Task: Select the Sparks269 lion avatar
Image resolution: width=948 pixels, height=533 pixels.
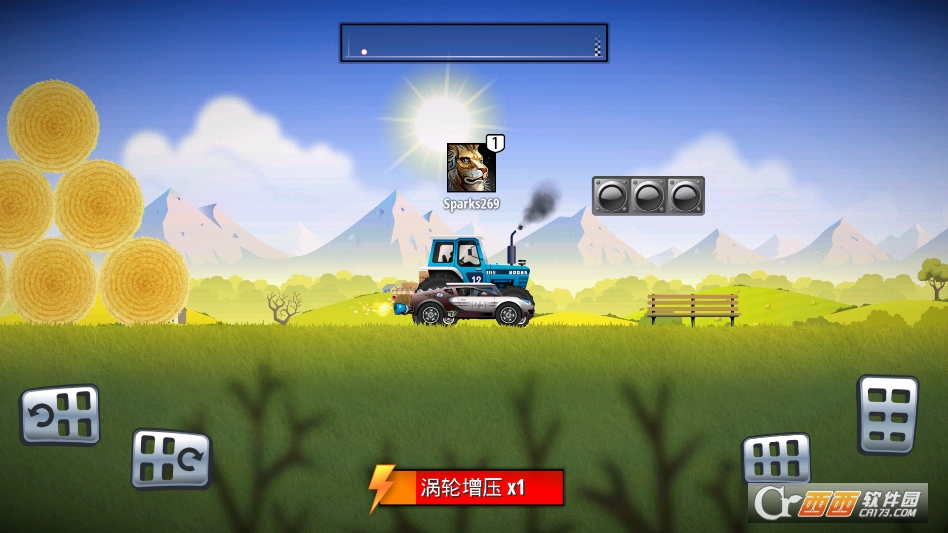Action: click(471, 168)
